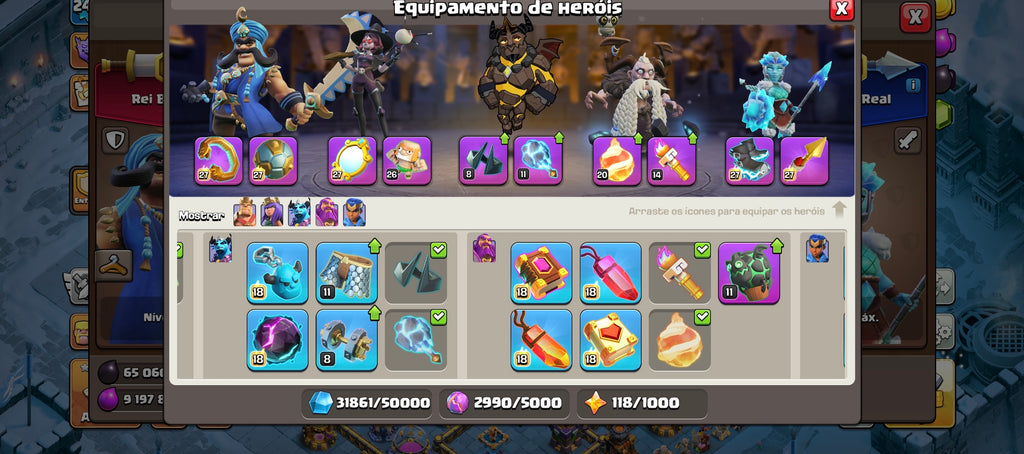
Task: Filter equipment by Grand Warden portrait
Action: point(327,213)
